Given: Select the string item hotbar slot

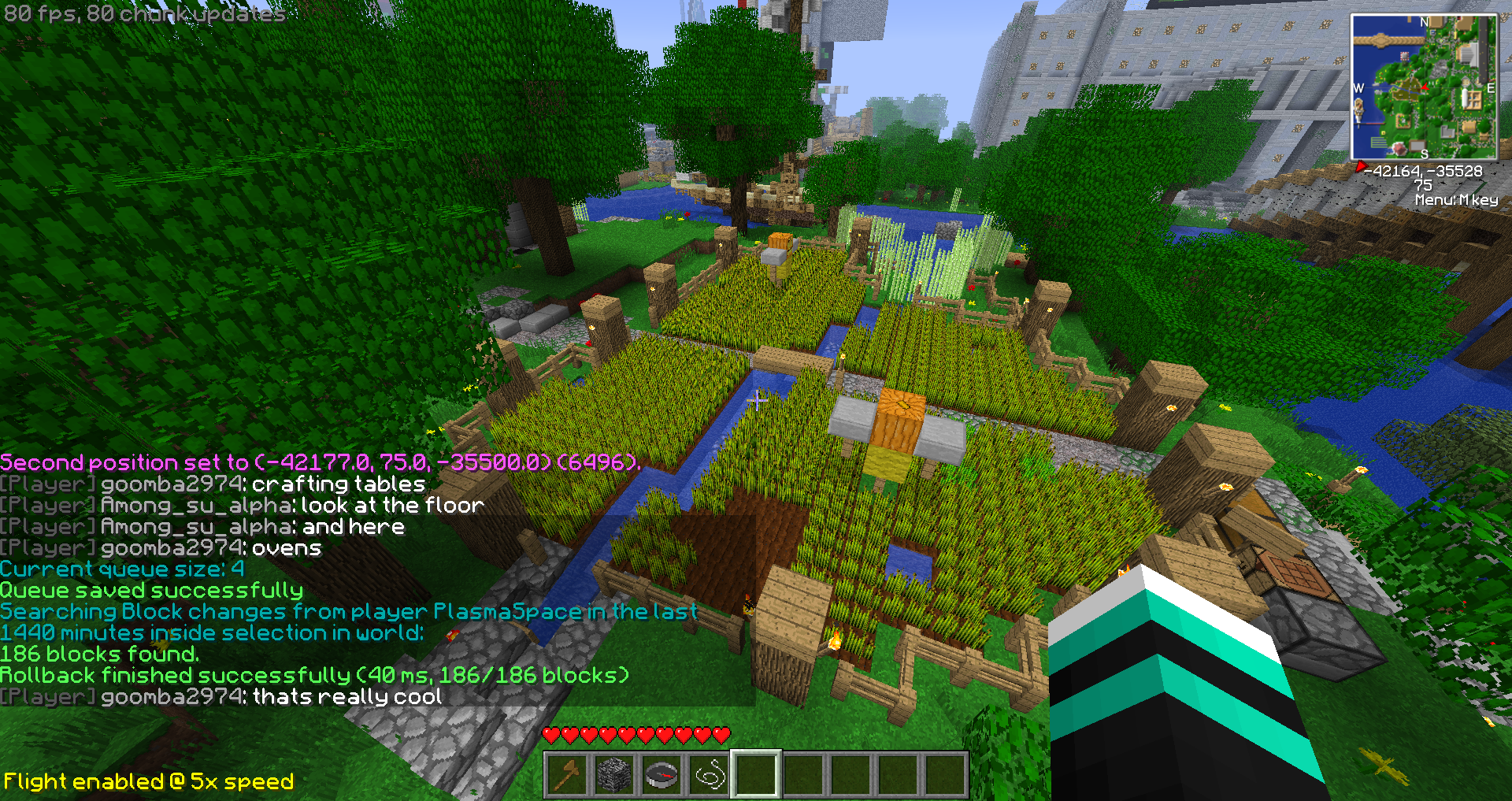Looking at the screenshot, I should click(709, 774).
